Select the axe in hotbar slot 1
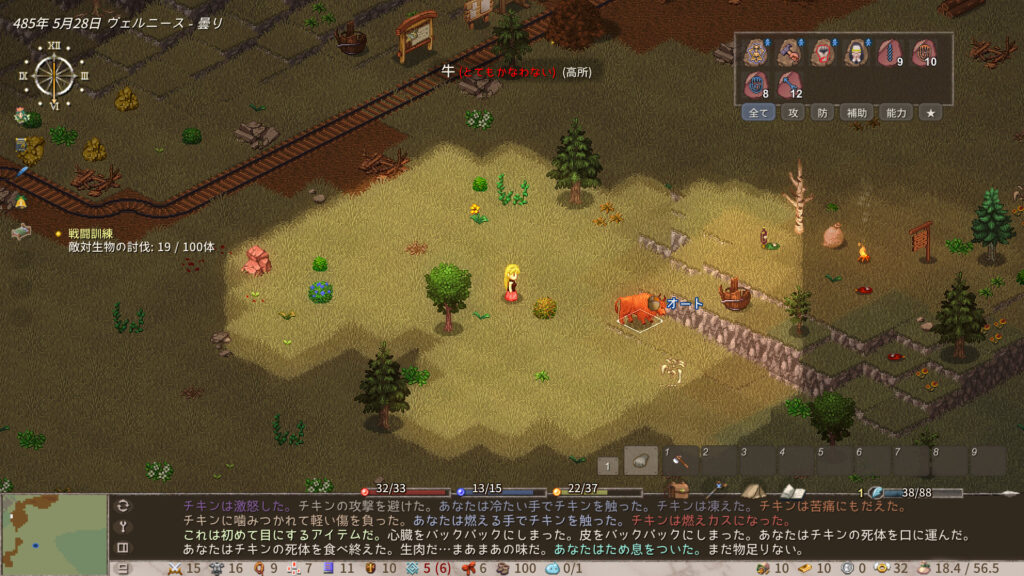This screenshot has height=576, width=1024. click(680, 461)
